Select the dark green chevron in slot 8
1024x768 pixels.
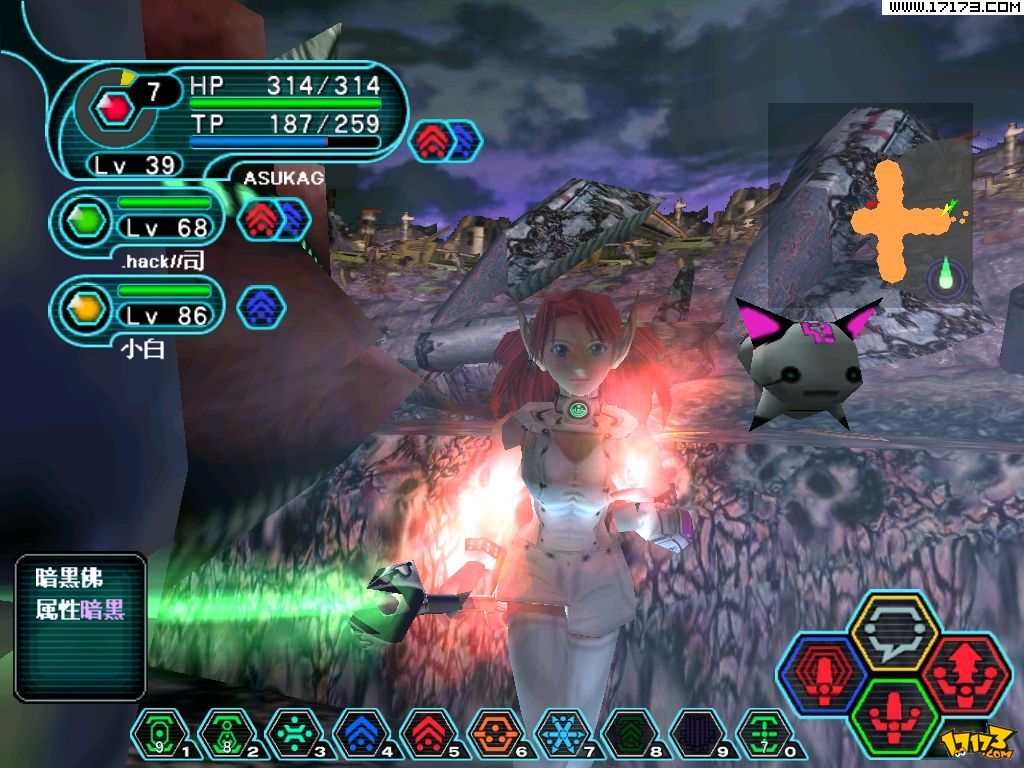(x=629, y=735)
